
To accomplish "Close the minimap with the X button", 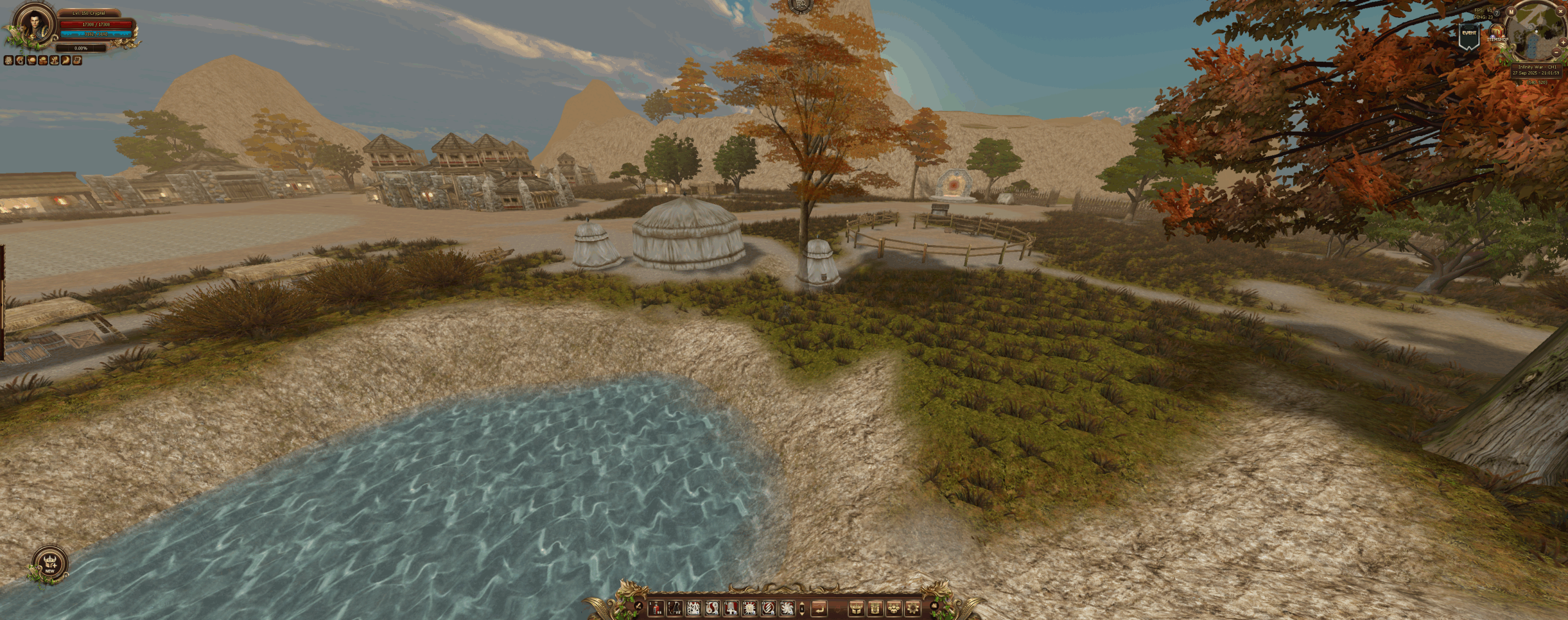I will tap(1561, 11).
